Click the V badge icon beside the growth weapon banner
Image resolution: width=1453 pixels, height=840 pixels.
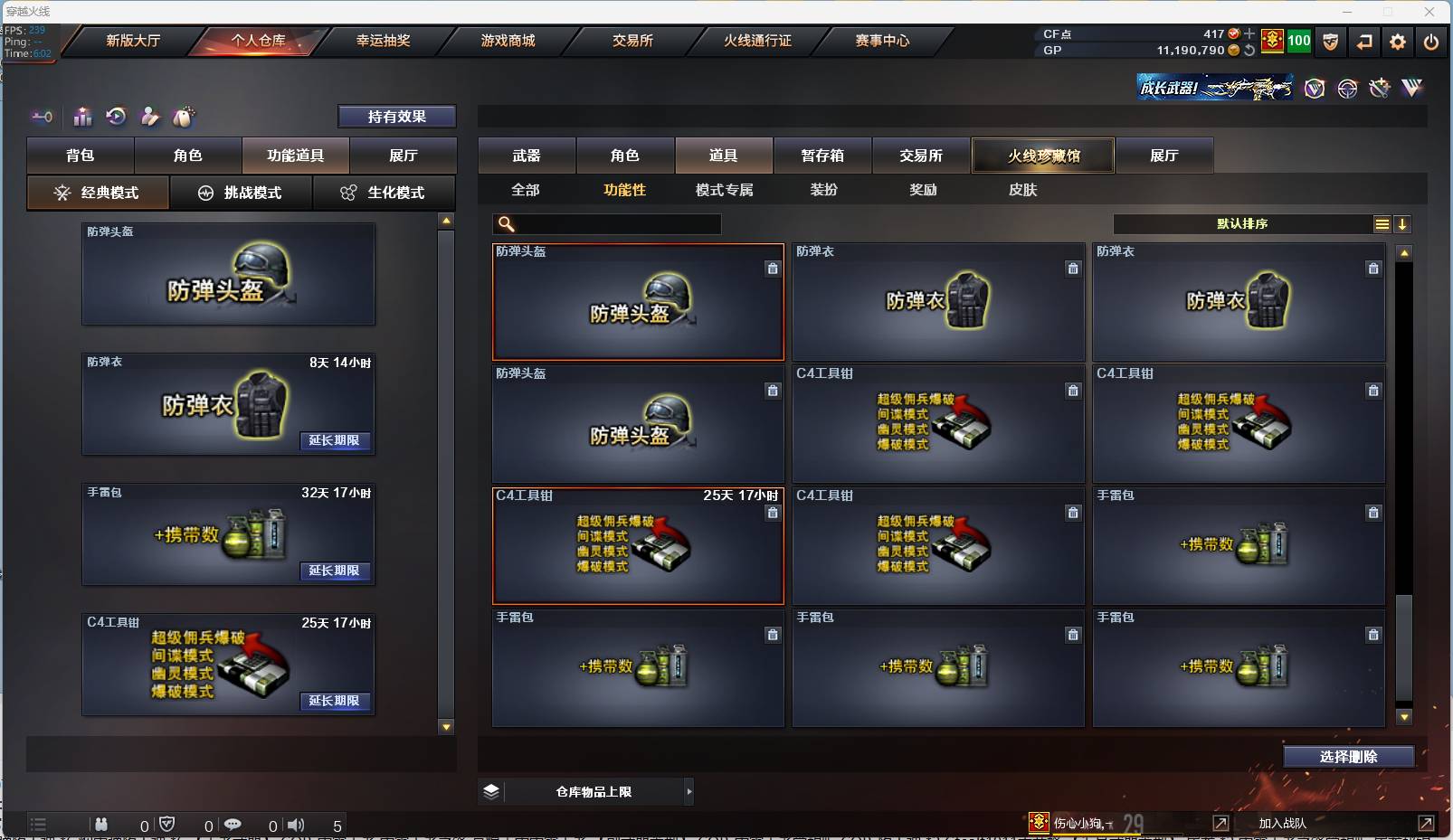pos(1314,88)
